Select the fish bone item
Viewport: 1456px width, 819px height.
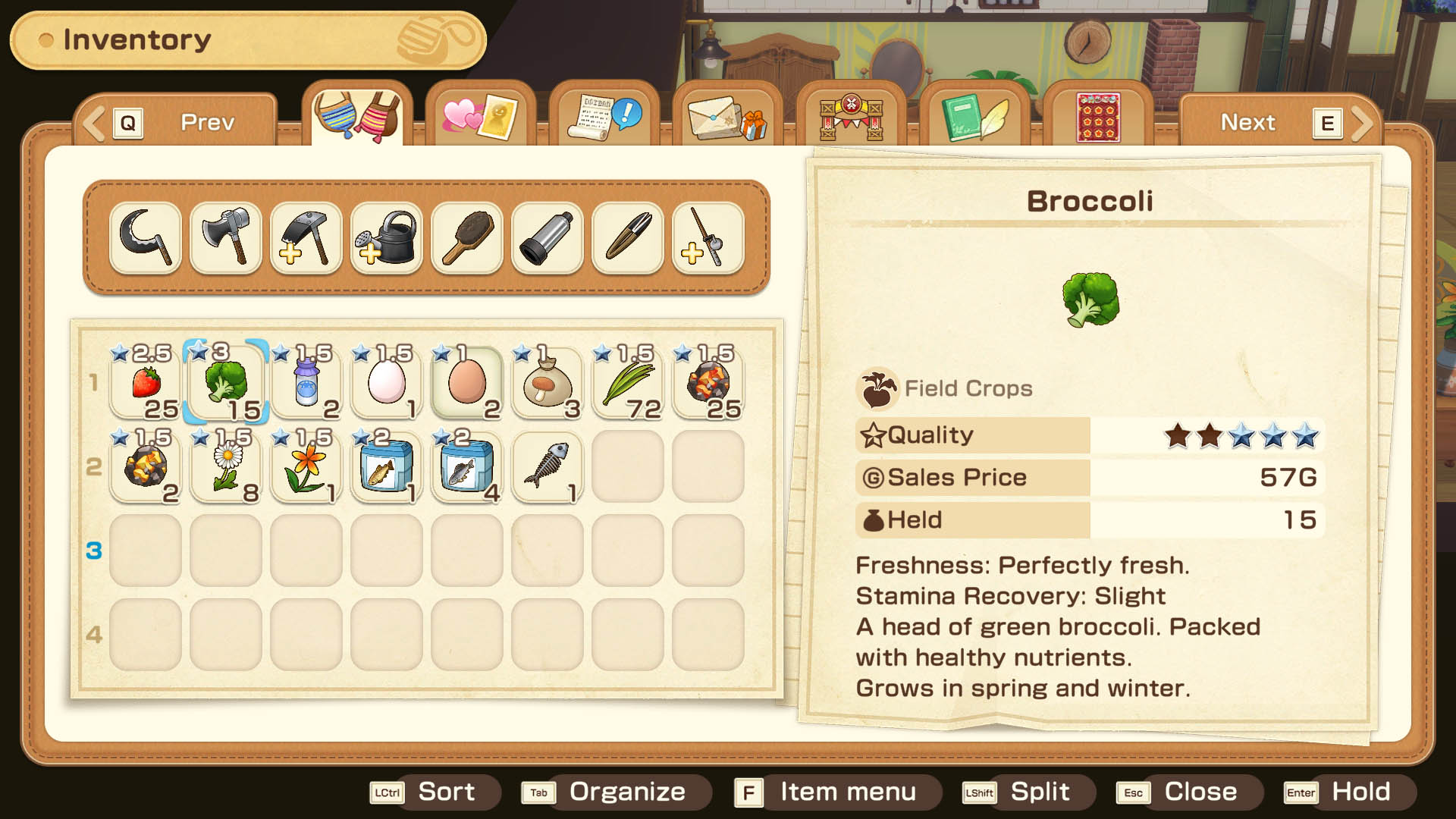pyautogui.click(x=548, y=466)
